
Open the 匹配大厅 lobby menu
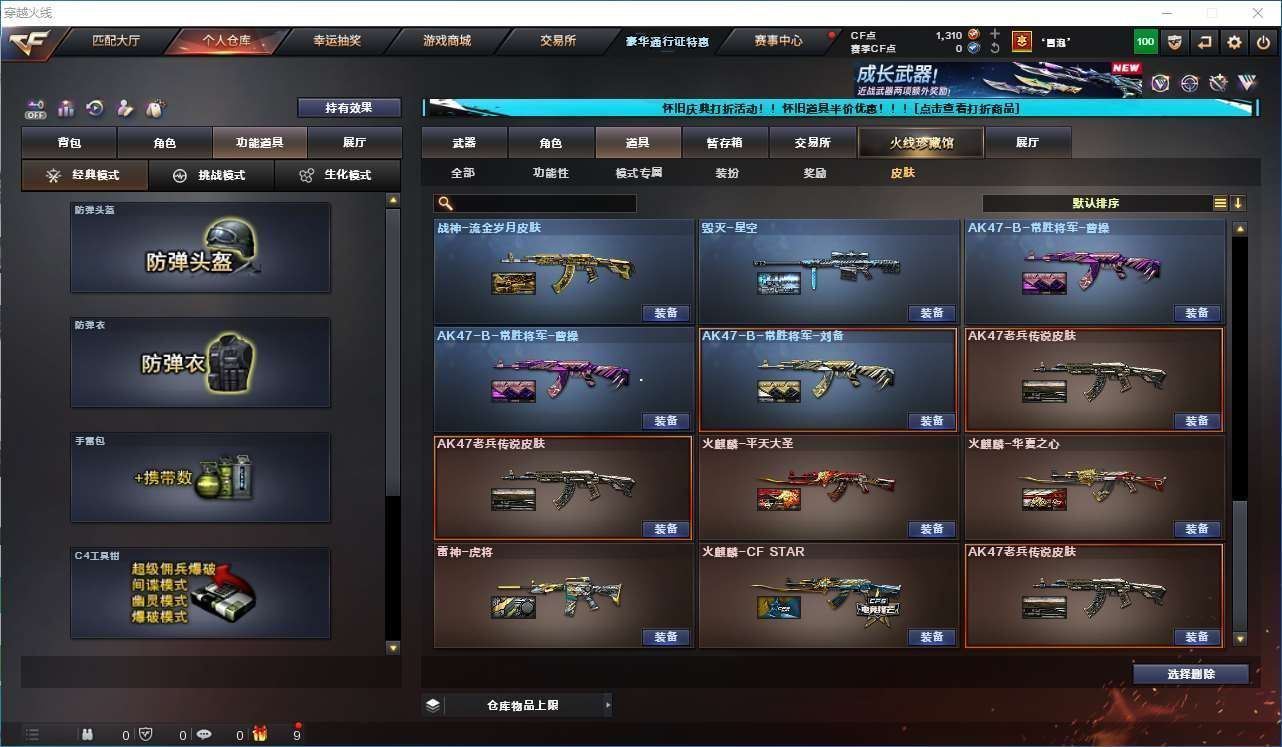click(116, 41)
